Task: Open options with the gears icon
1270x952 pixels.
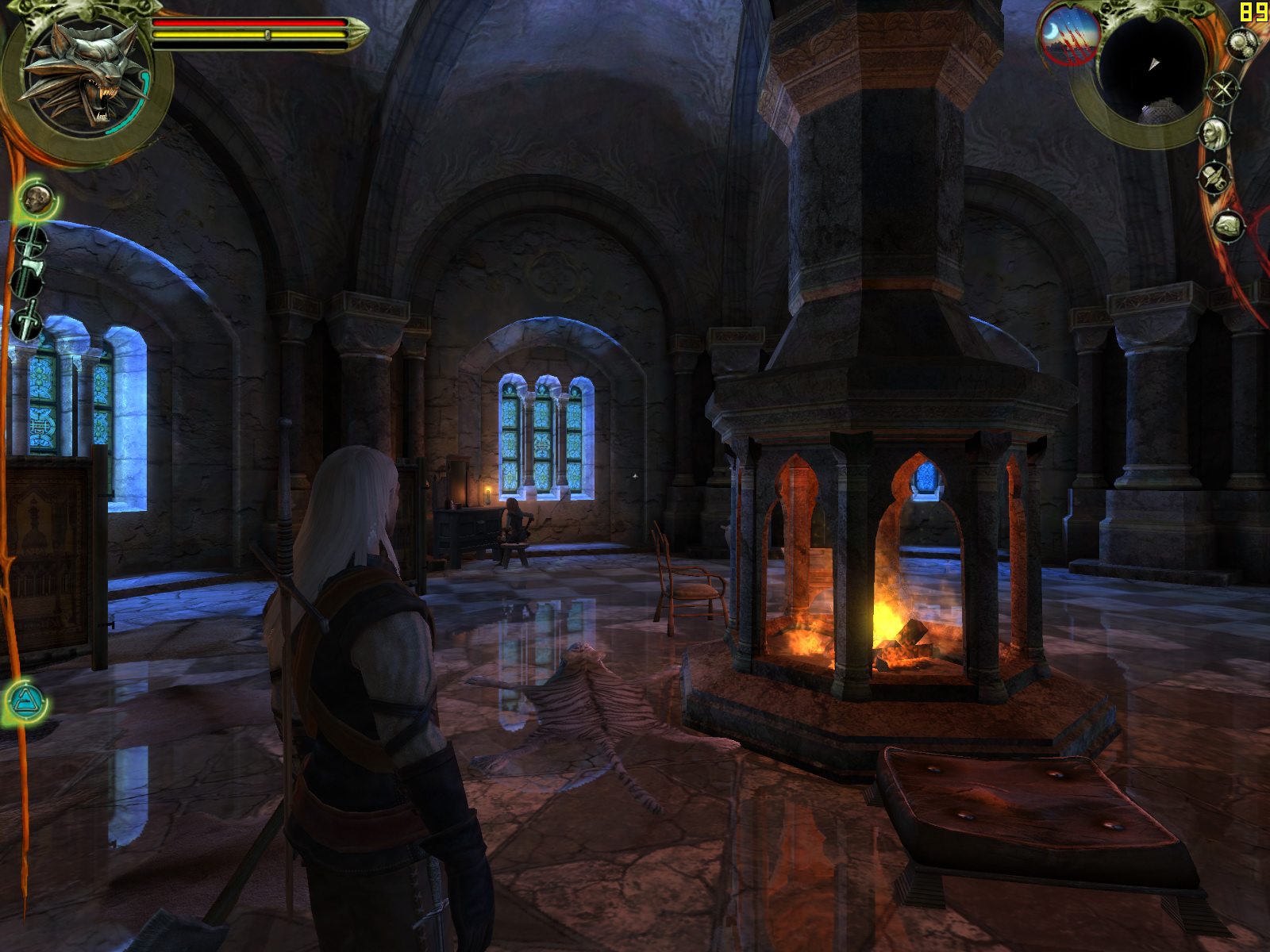Action: [1241, 43]
